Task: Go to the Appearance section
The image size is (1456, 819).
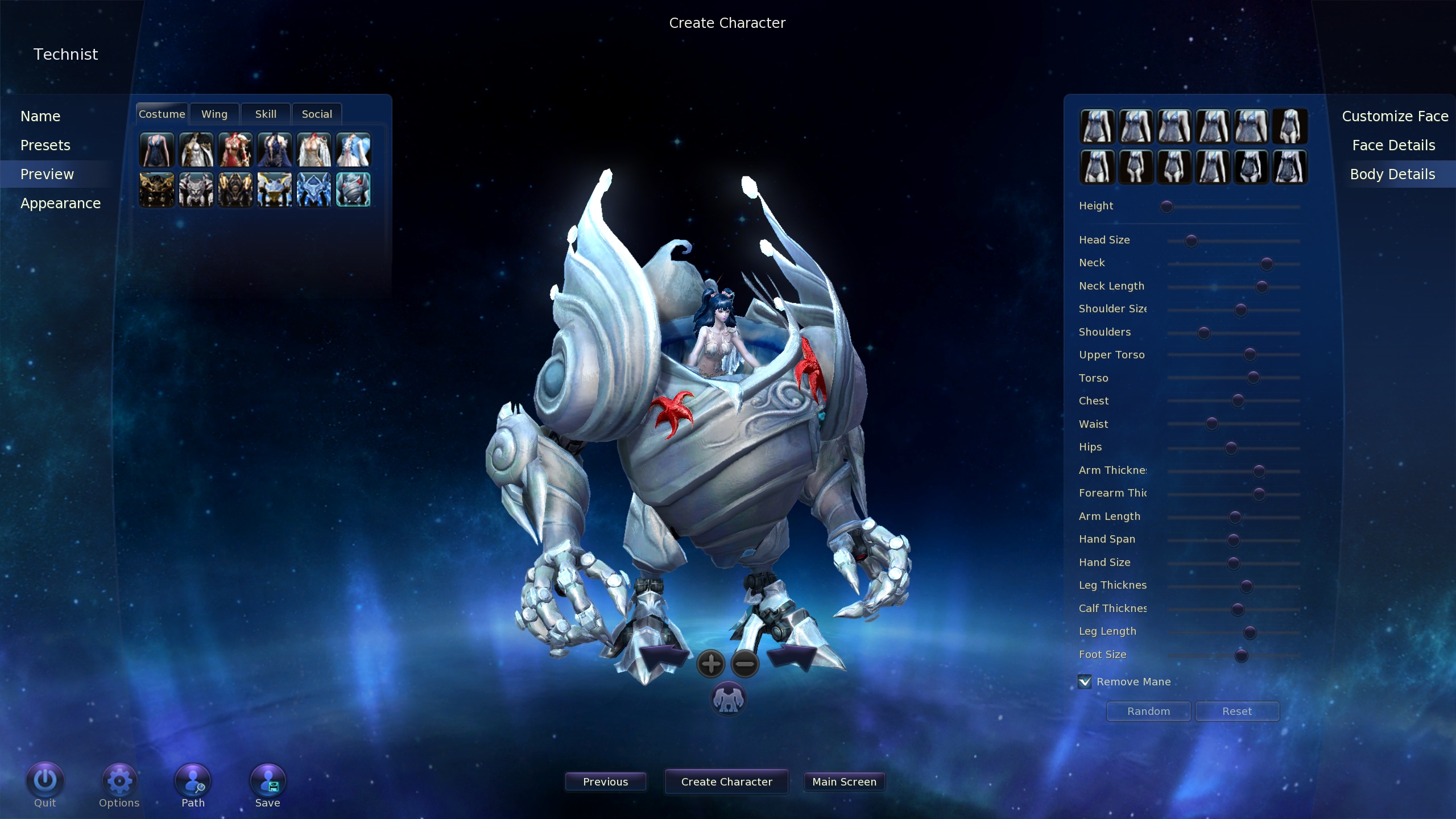Action: tap(60, 204)
